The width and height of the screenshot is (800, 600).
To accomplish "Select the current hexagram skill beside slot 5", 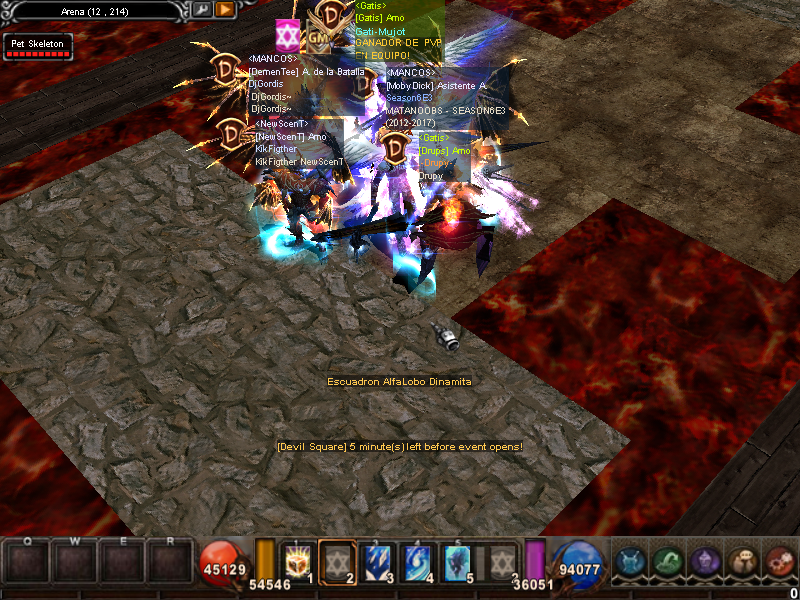I will [x=503, y=561].
